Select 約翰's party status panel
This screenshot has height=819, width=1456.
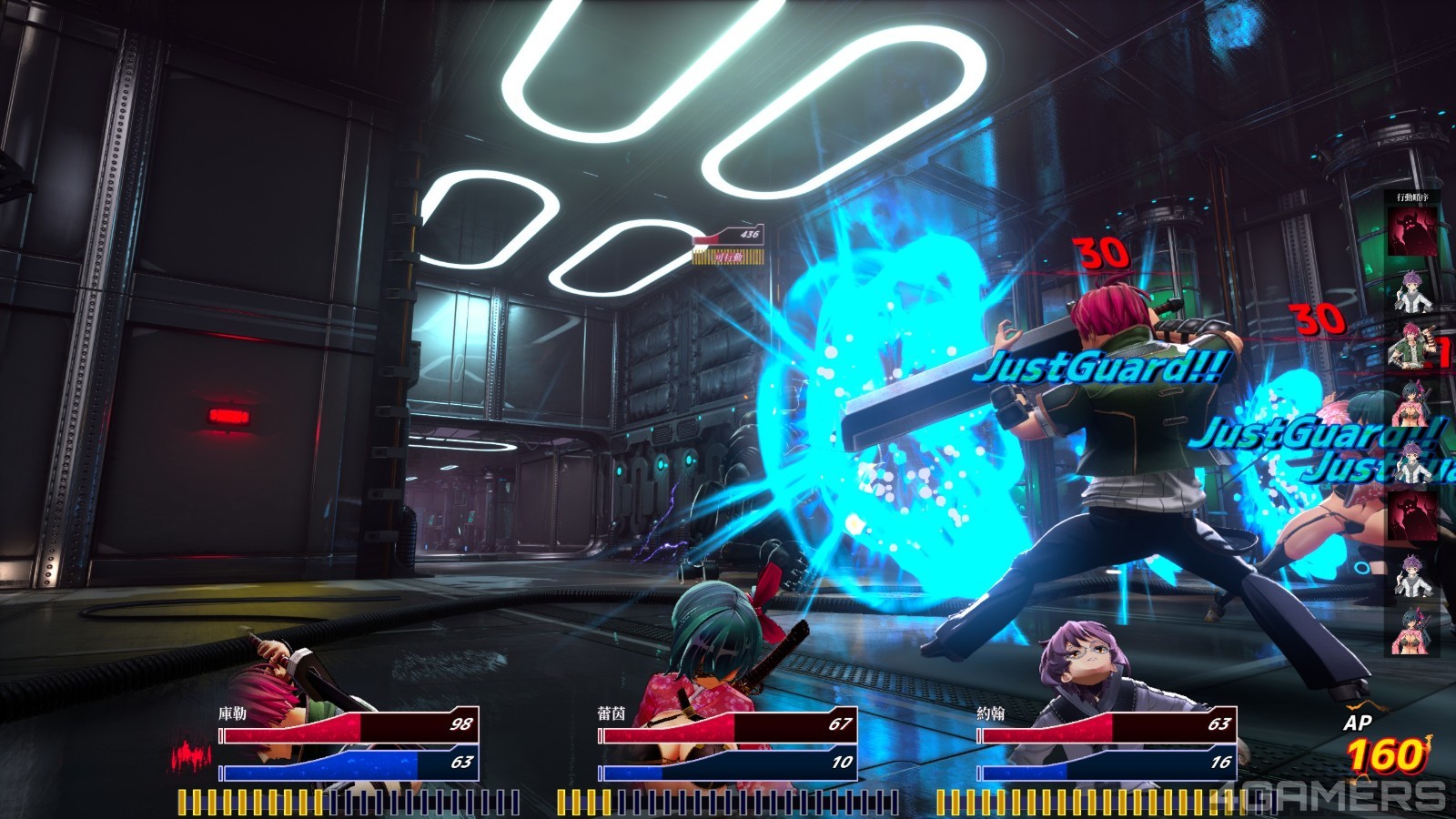[x=1107, y=744]
